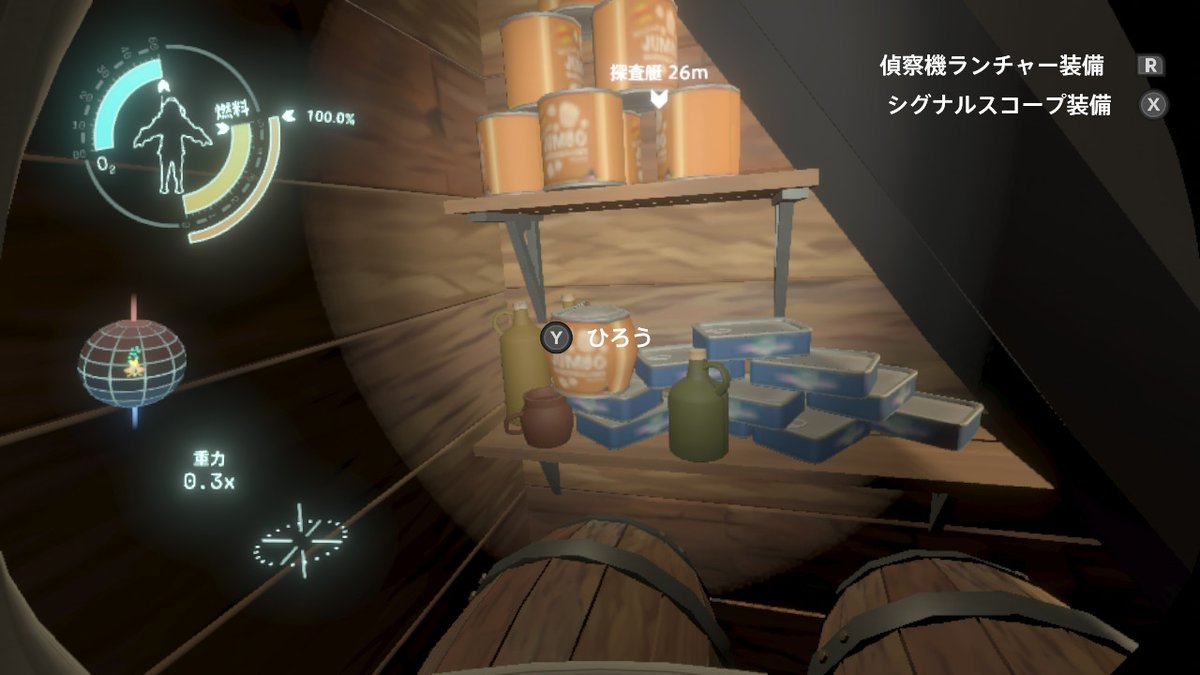Click the dotted circular thruster reticle
This screenshot has width=1200, height=675.
[x=300, y=540]
